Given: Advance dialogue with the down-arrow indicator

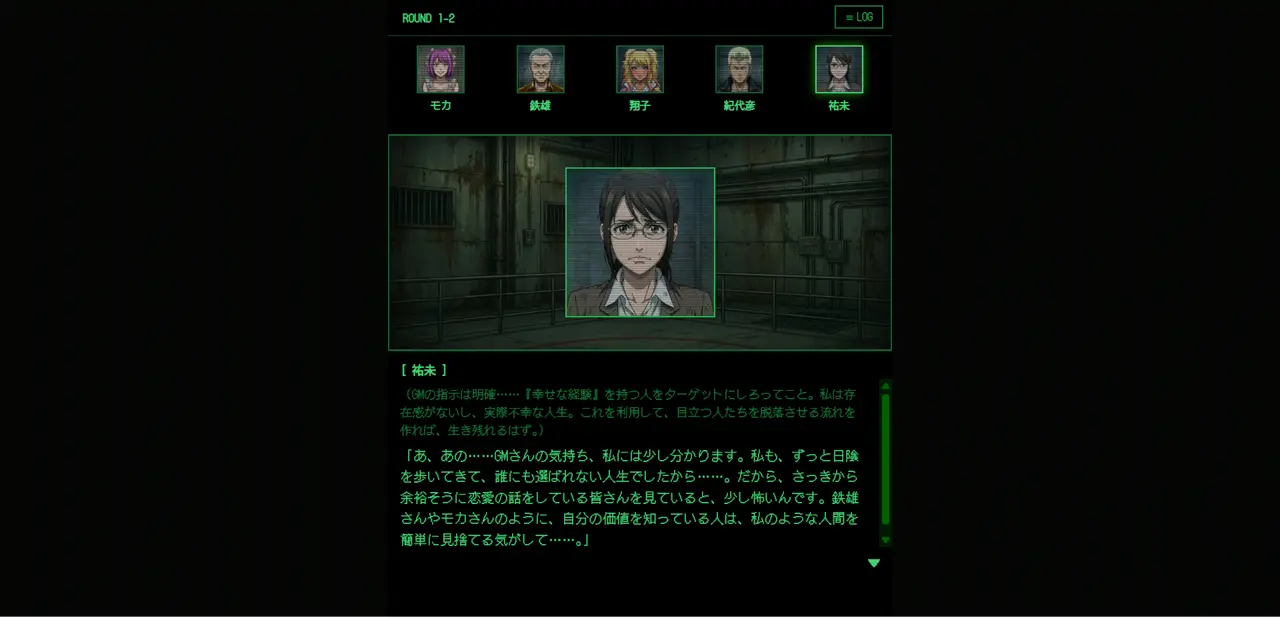Looking at the screenshot, I should click(x=874, y=563).
